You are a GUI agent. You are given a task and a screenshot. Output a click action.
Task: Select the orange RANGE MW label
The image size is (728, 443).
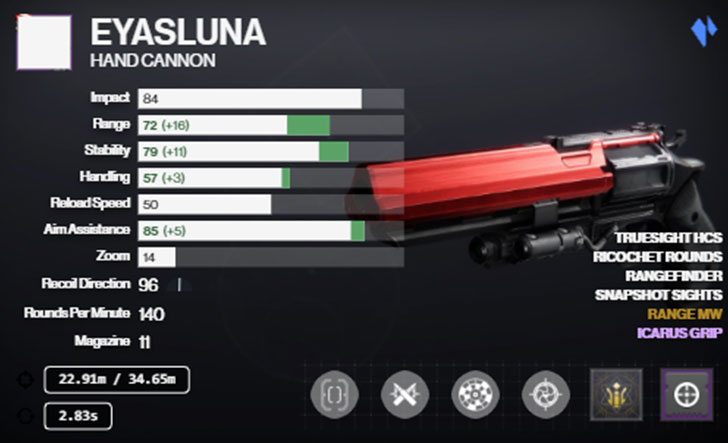tap(685, 313)
